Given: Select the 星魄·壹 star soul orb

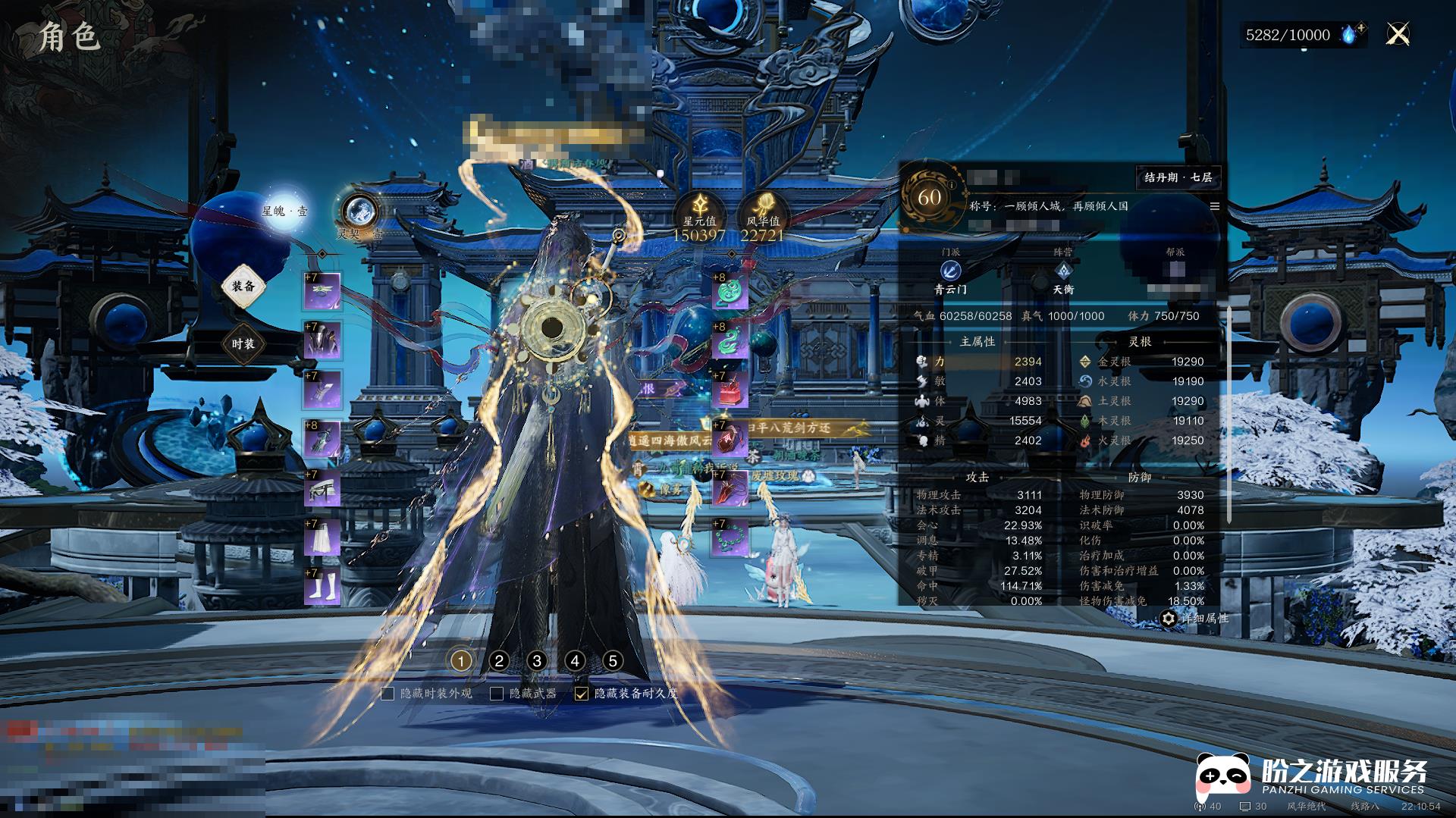Looking at the screenshot, I should [x=284, y=209].
